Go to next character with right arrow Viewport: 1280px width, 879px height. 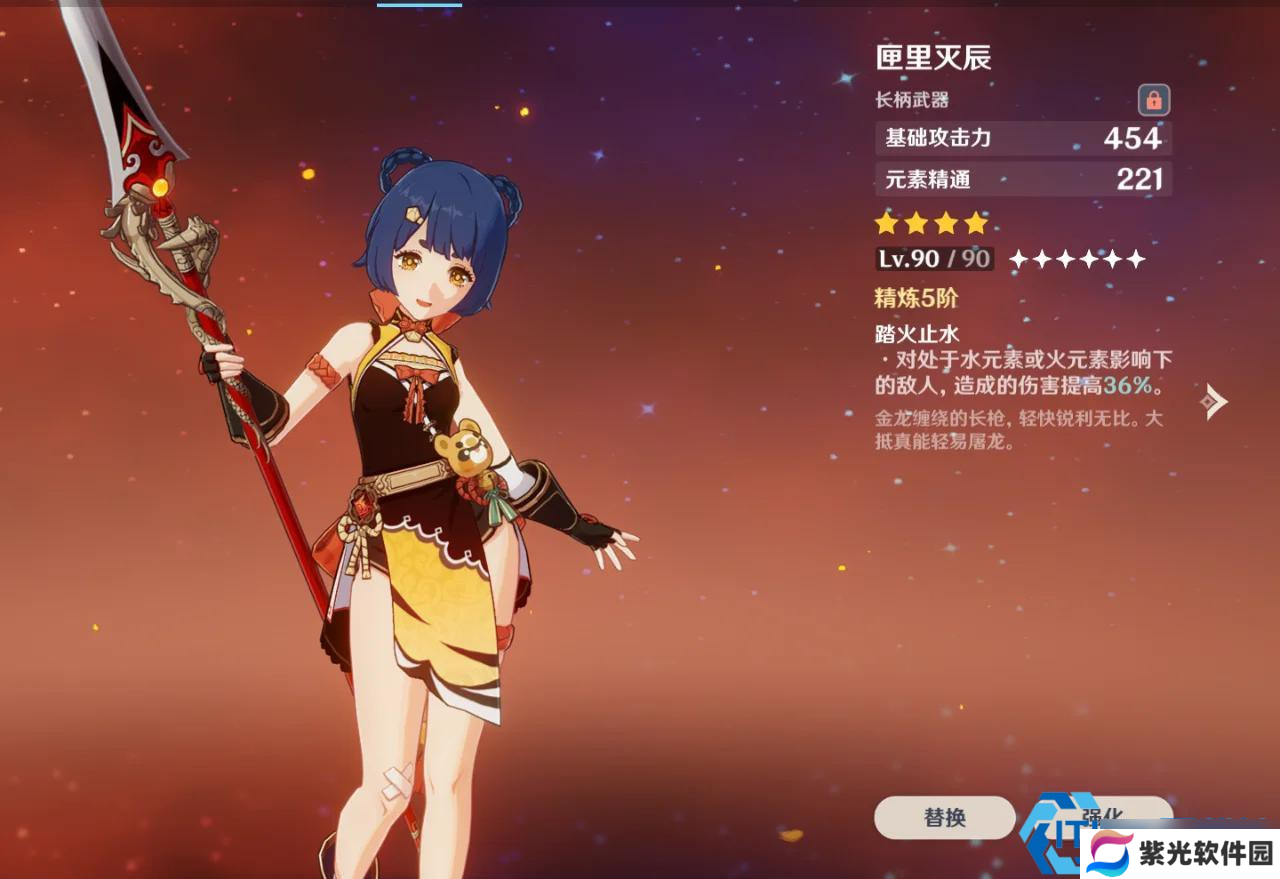click(1213, 401)
